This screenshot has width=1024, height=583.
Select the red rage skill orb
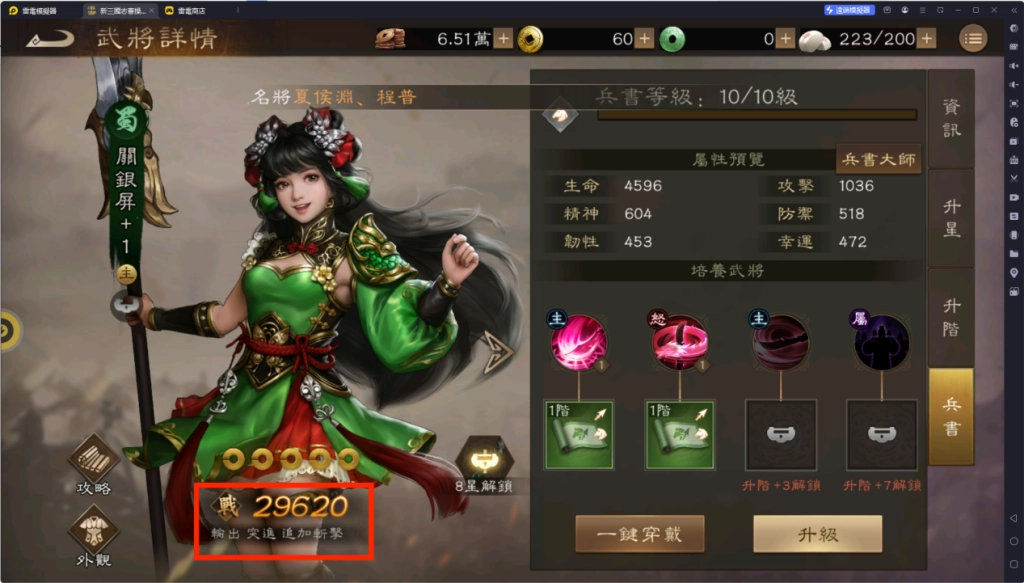click(x=680, y=341)
